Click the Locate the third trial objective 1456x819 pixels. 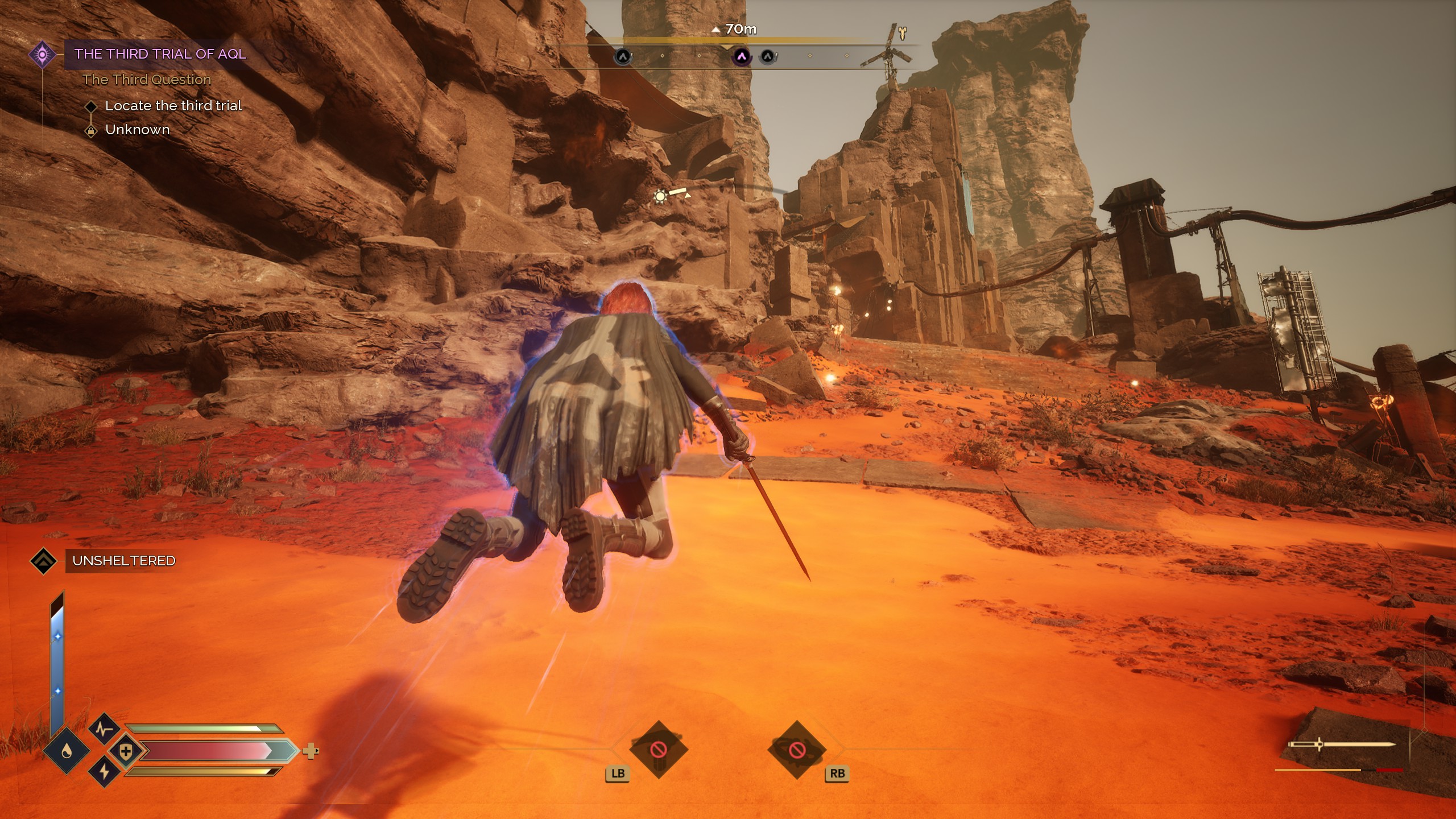click(173, 106)
